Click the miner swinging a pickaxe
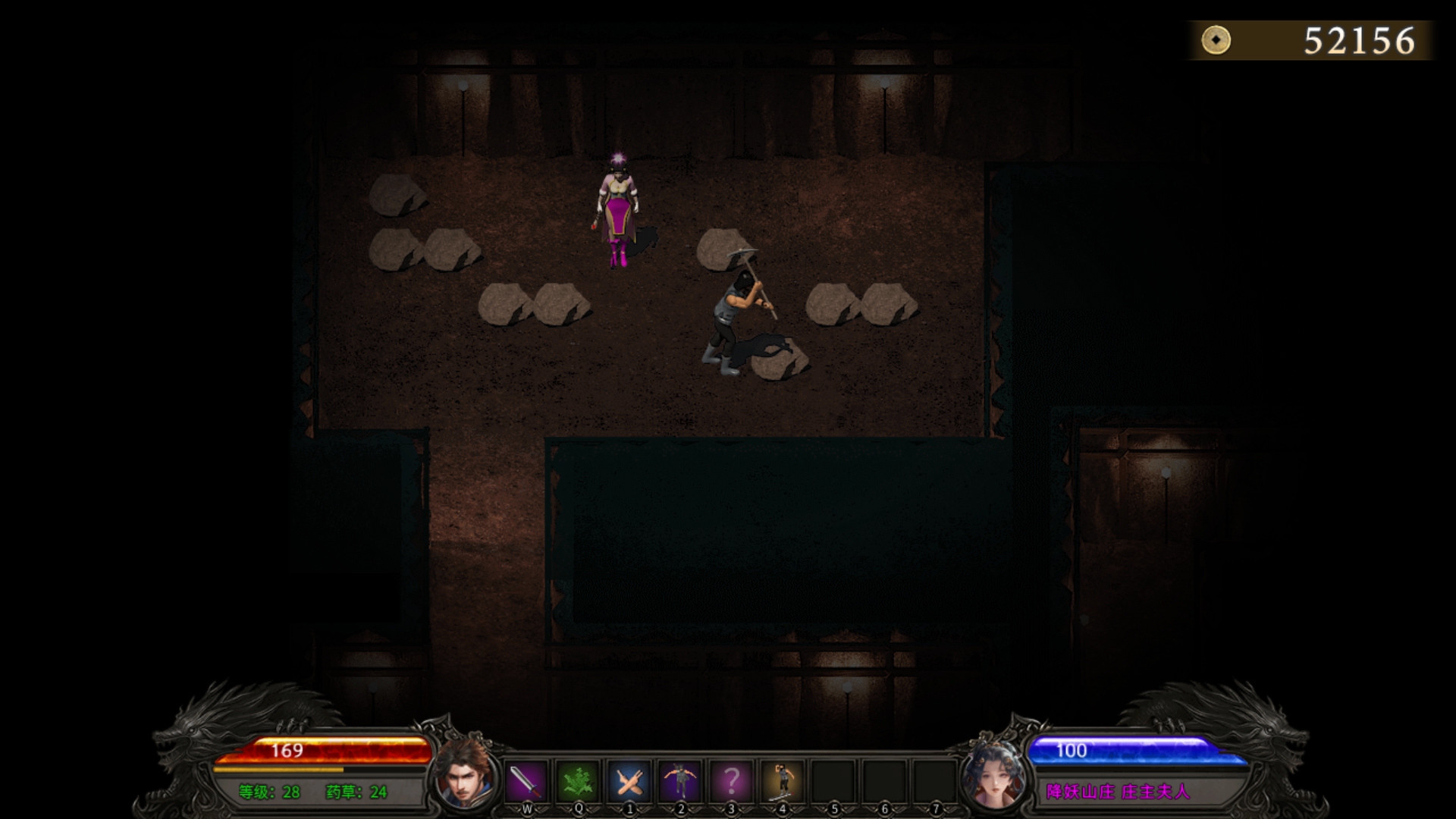The height and width of the screenshot is (819, 1456). [x=739, y=315]
